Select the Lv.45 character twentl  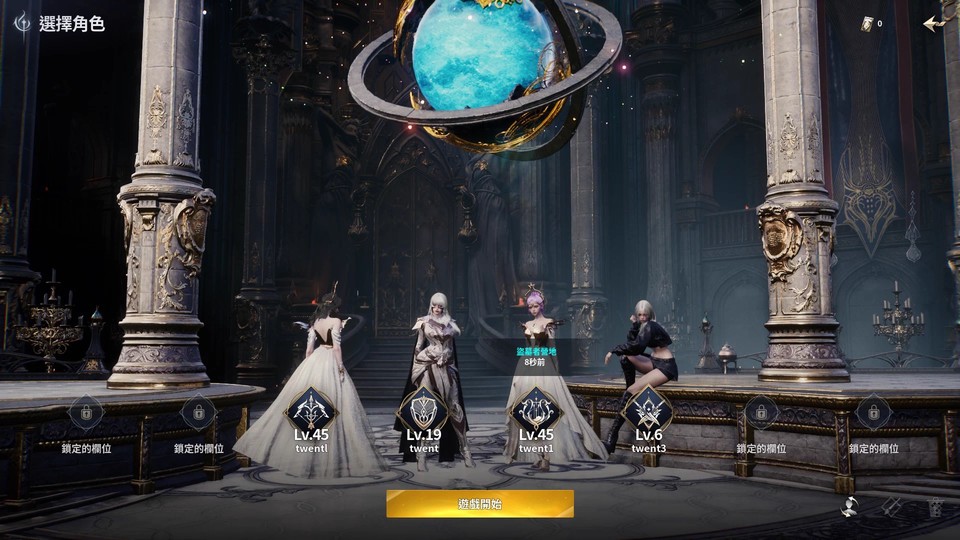pos(311,410)
